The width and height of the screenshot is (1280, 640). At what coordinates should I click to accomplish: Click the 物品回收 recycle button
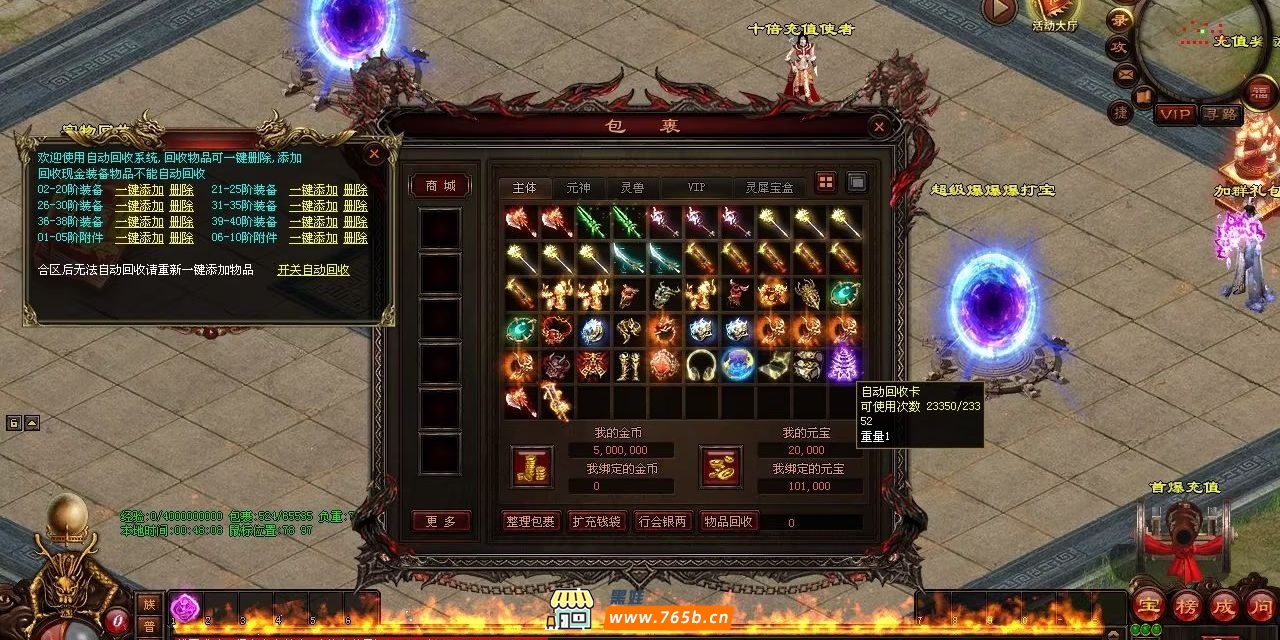tap(729, 521)
